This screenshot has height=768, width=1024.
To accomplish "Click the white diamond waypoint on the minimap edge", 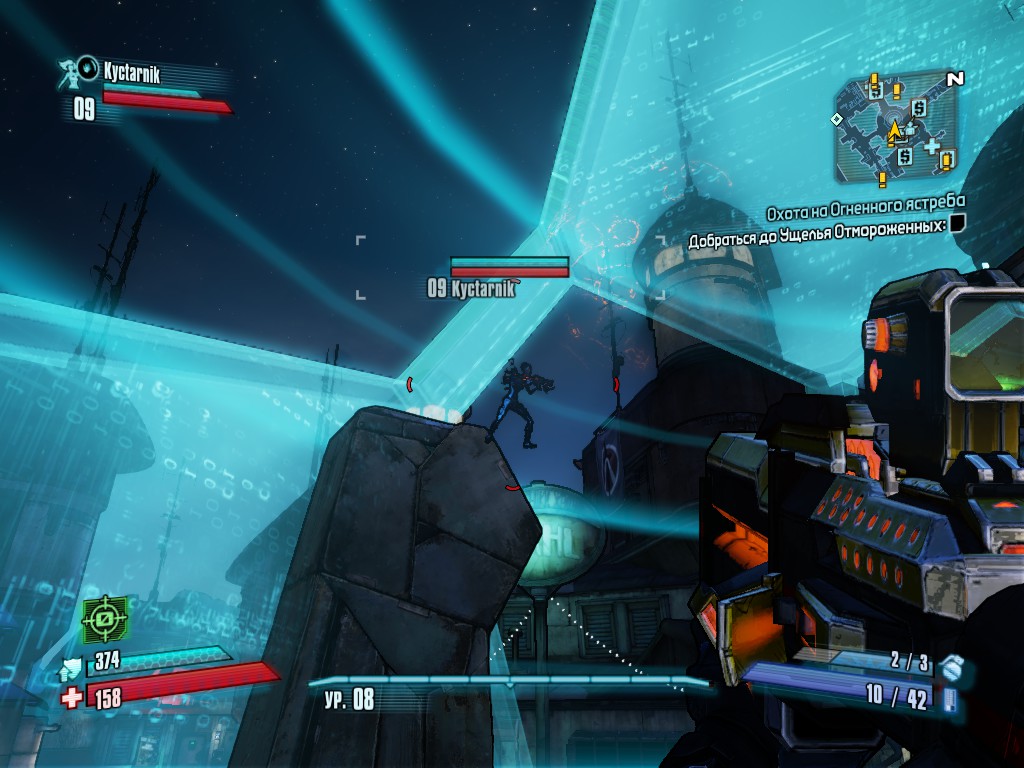I will click(x=837, y=119).
